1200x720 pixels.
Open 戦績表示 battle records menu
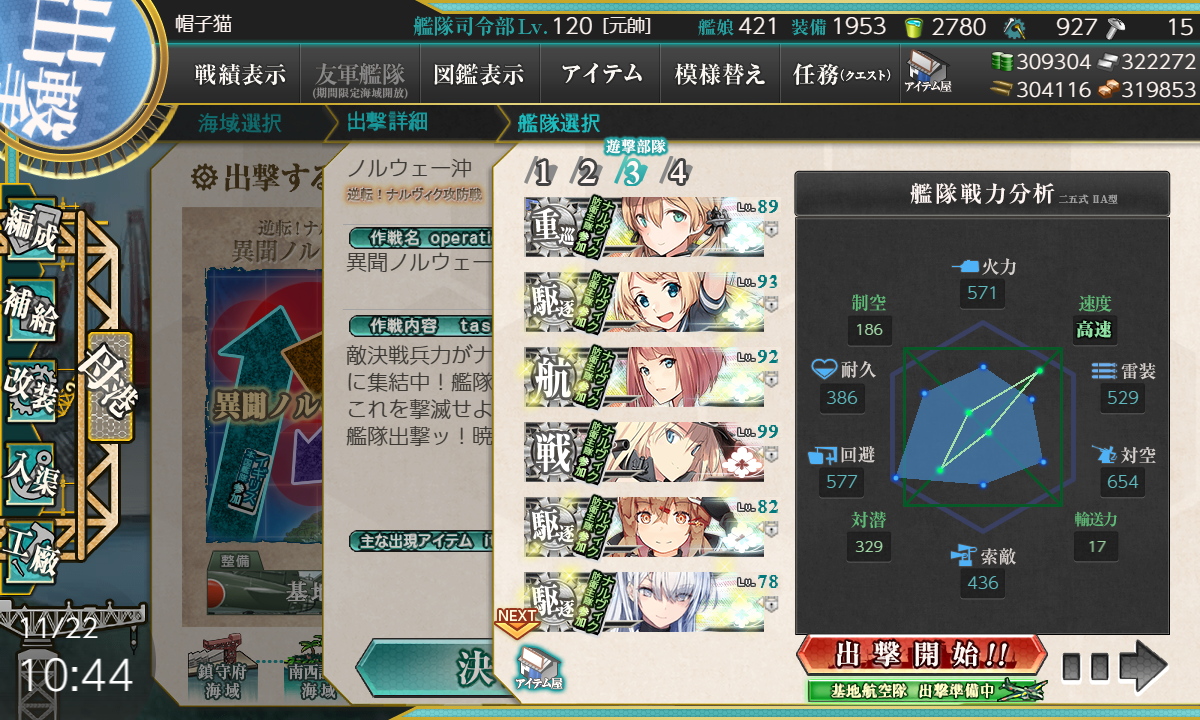click(240, 74)
